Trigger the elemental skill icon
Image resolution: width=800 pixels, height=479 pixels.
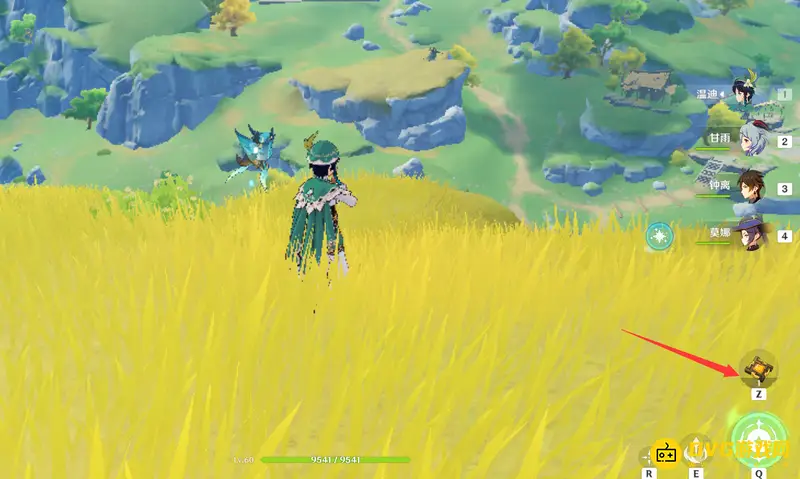(x=697, y=448)
